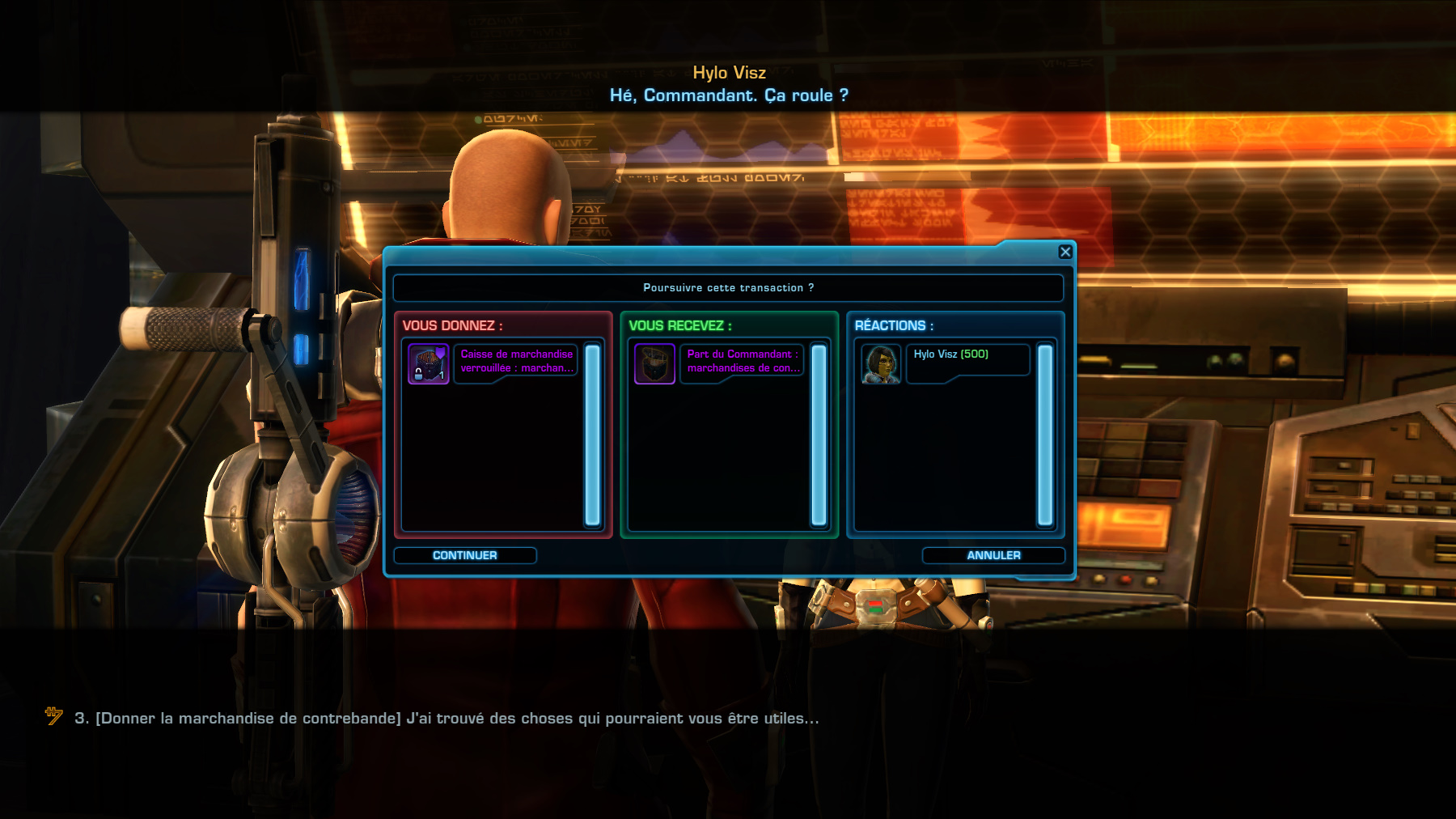
Task: Click Hylo Visz's portrait in the RÉACTIONS panel
Action: [x=881, y=363]
